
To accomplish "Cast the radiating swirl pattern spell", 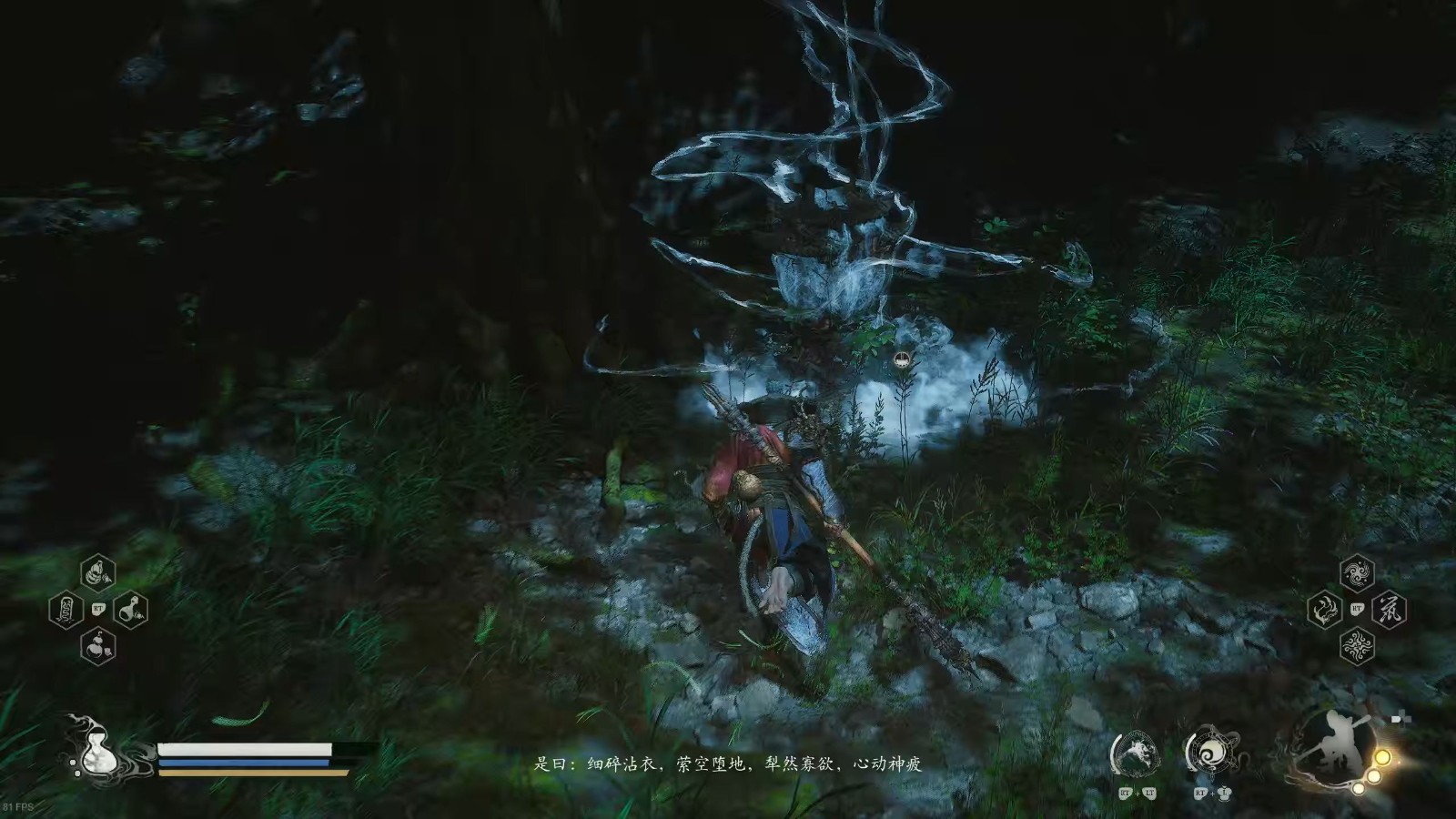I will tap(1357, 645).
